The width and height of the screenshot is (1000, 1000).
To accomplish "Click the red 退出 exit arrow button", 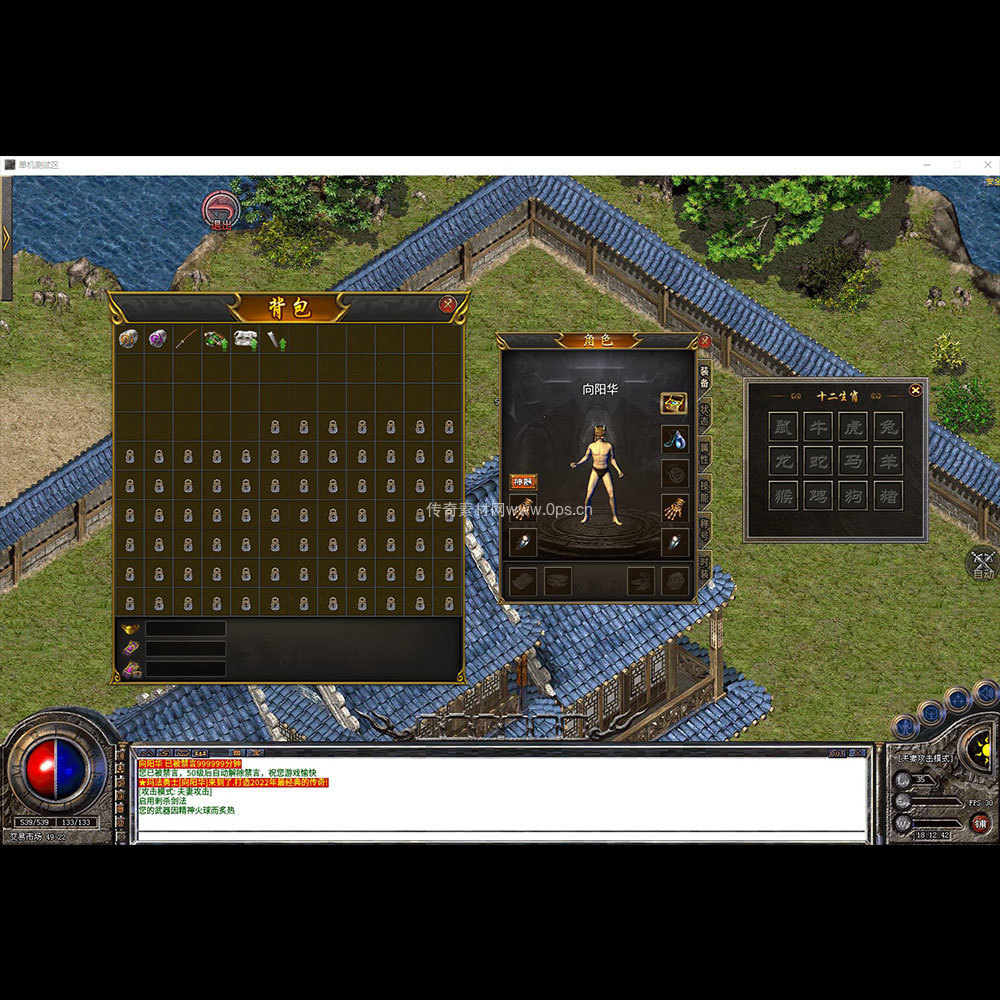I will 220,210.
